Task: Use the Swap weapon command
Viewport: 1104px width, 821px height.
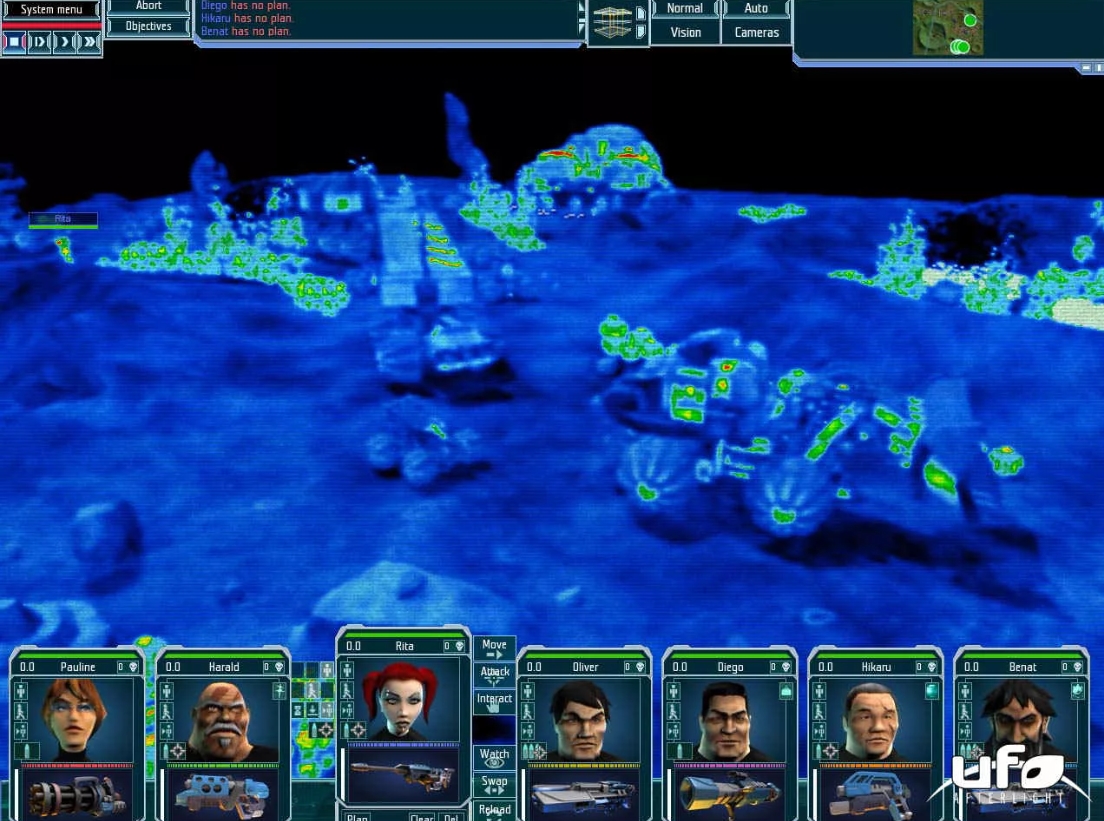Action: point(494,784)
